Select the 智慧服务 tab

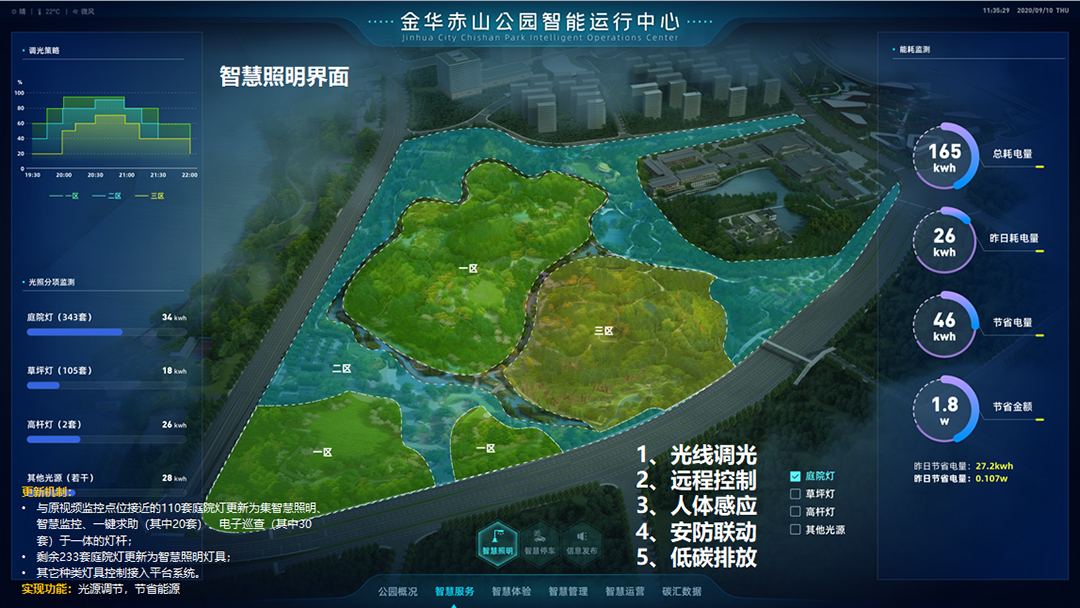coord(454,591)
